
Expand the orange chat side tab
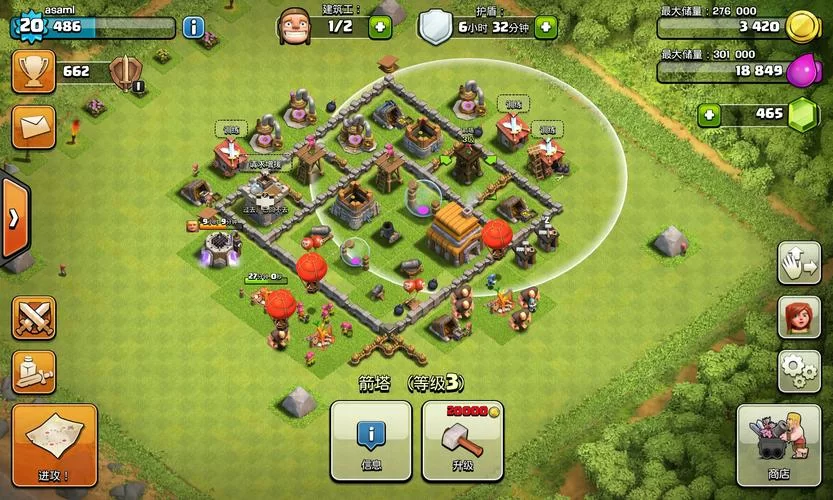(12, 218)
